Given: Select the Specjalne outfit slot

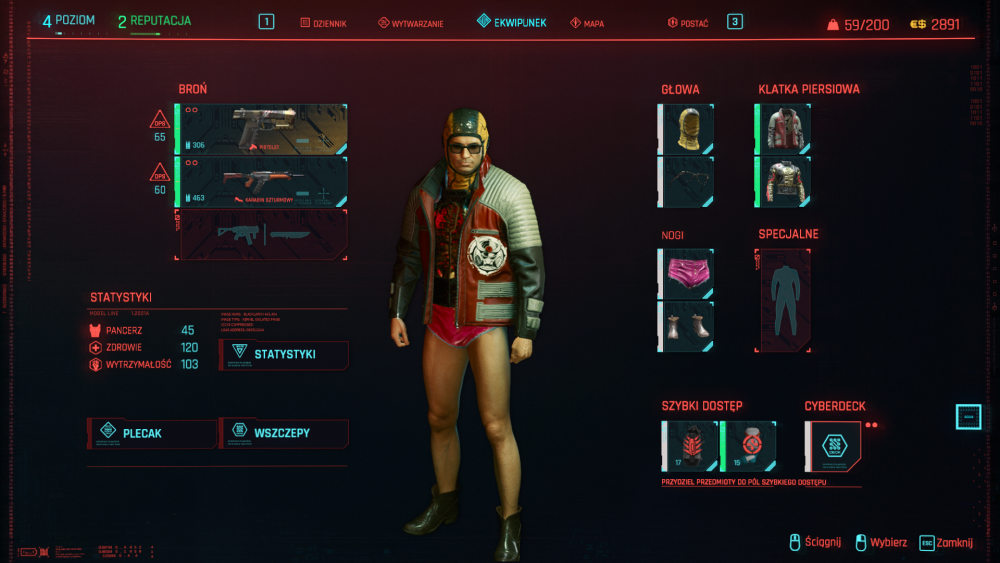Looking at the screenshot, I should click(784, 300).
